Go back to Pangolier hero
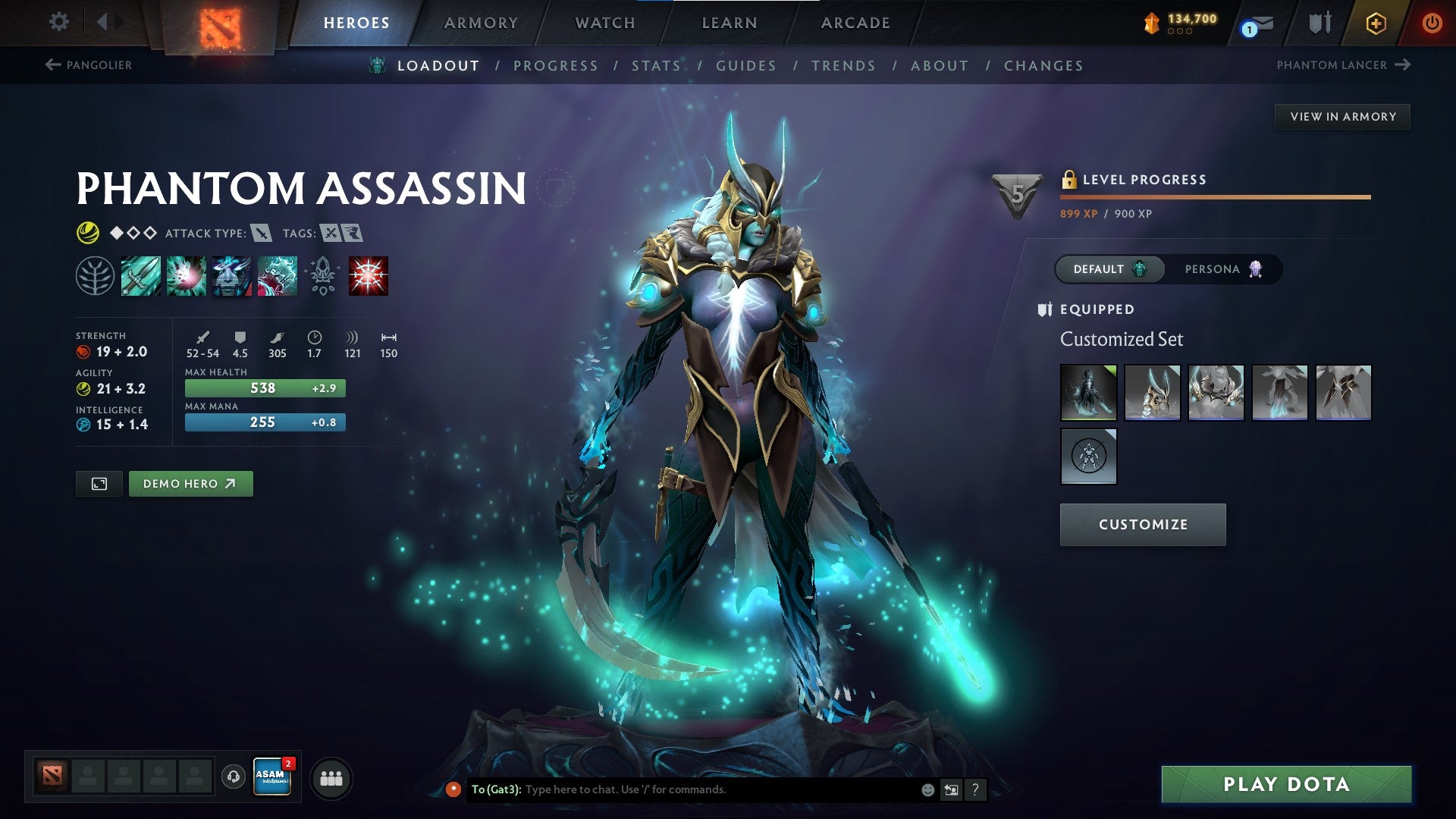 [x=90, y=65]
